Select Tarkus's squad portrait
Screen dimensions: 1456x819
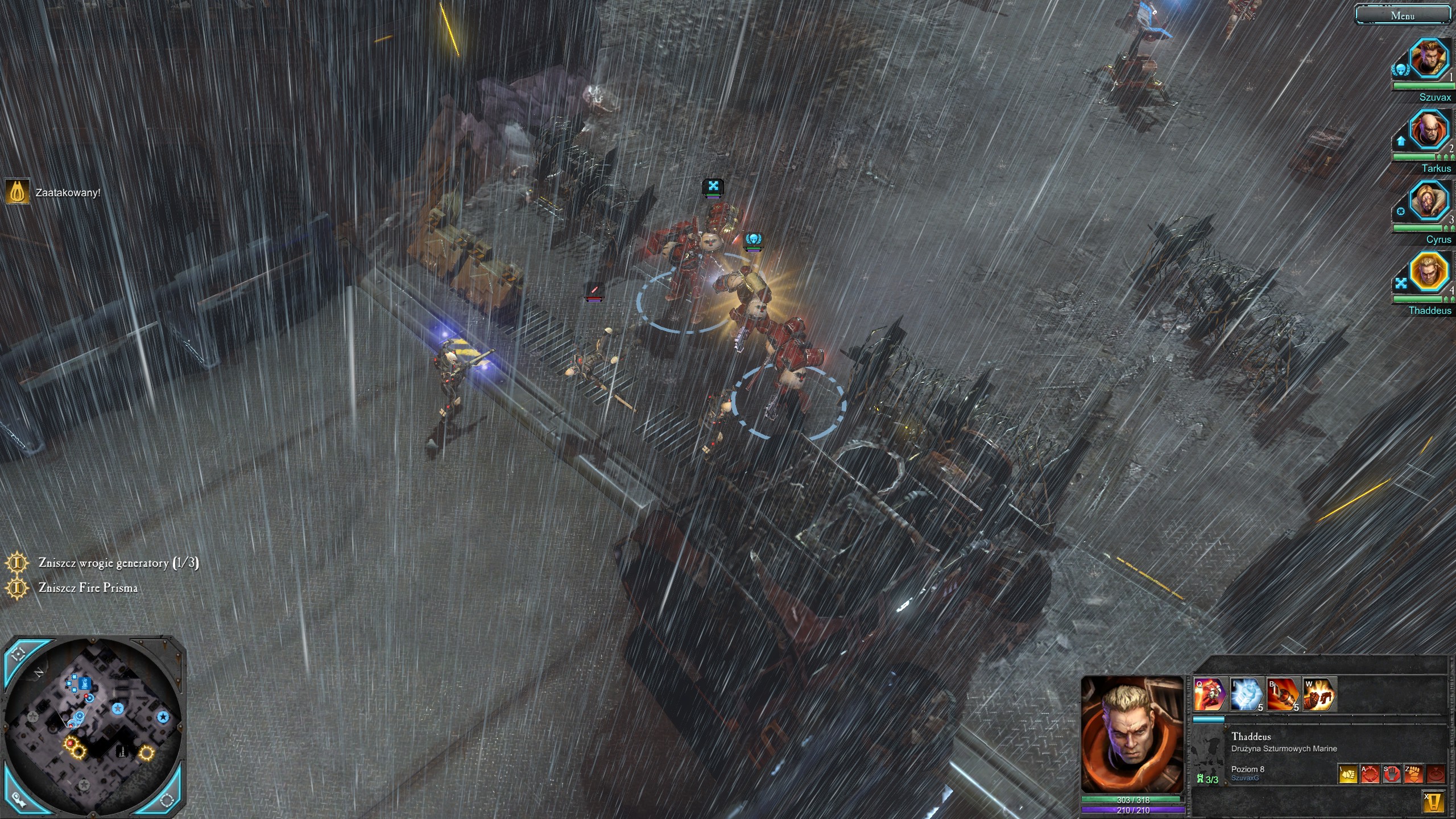1428,130
